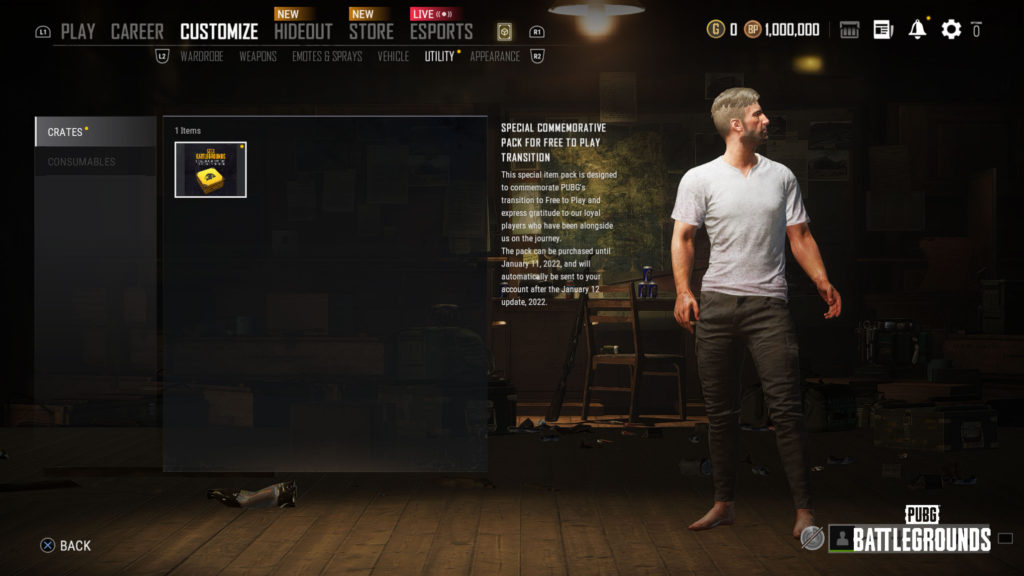The height and width of the screenshot is (576, 1024).
Task: Open the Hideout page
Action: pyautogui.click(x=303, y=31)
